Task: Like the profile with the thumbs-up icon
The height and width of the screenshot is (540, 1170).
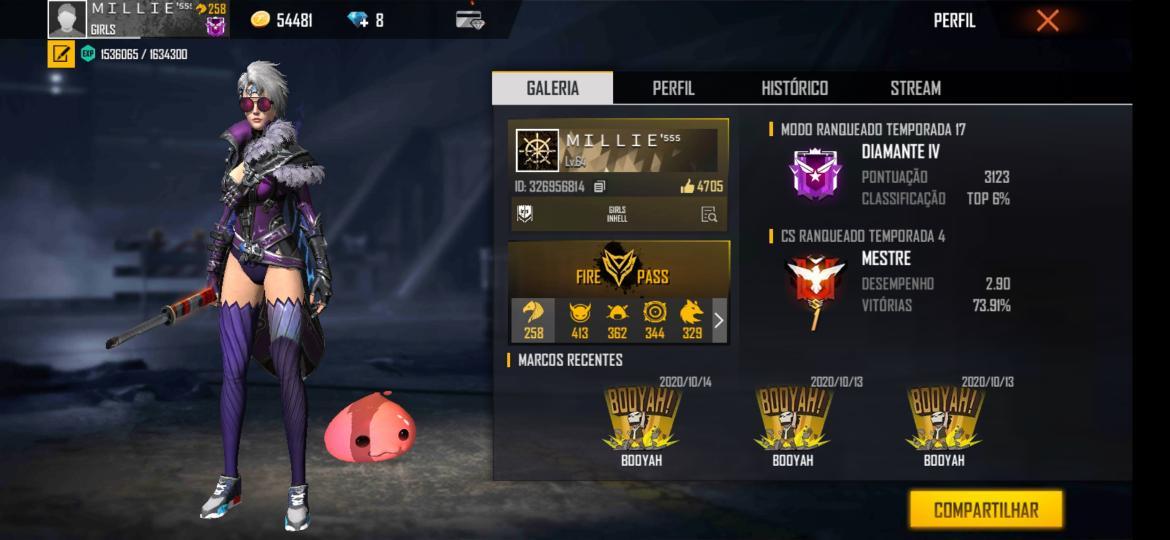Action: click(687, 186)
